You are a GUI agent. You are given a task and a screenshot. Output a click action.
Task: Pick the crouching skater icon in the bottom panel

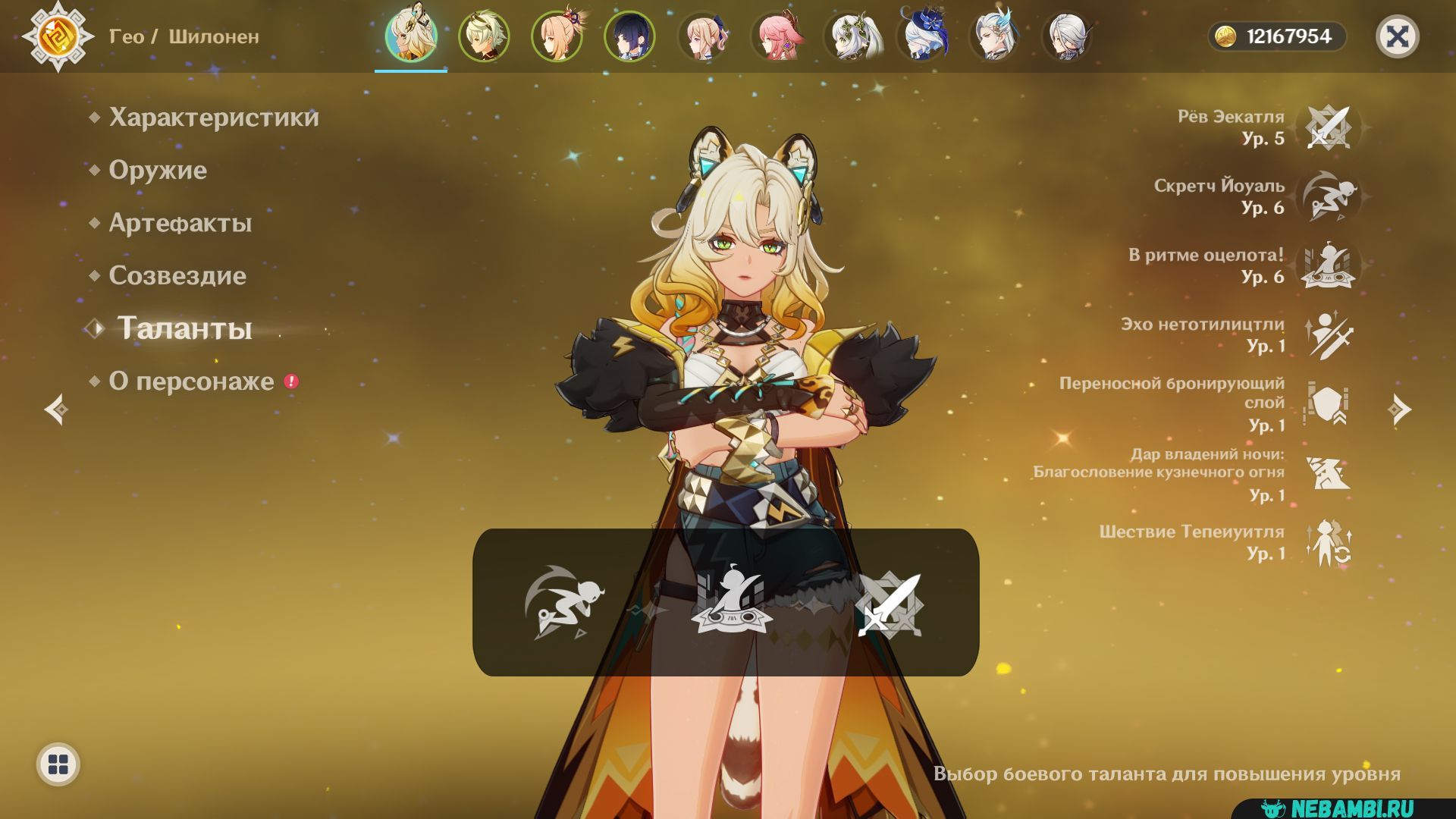click(x=564, y=602)
